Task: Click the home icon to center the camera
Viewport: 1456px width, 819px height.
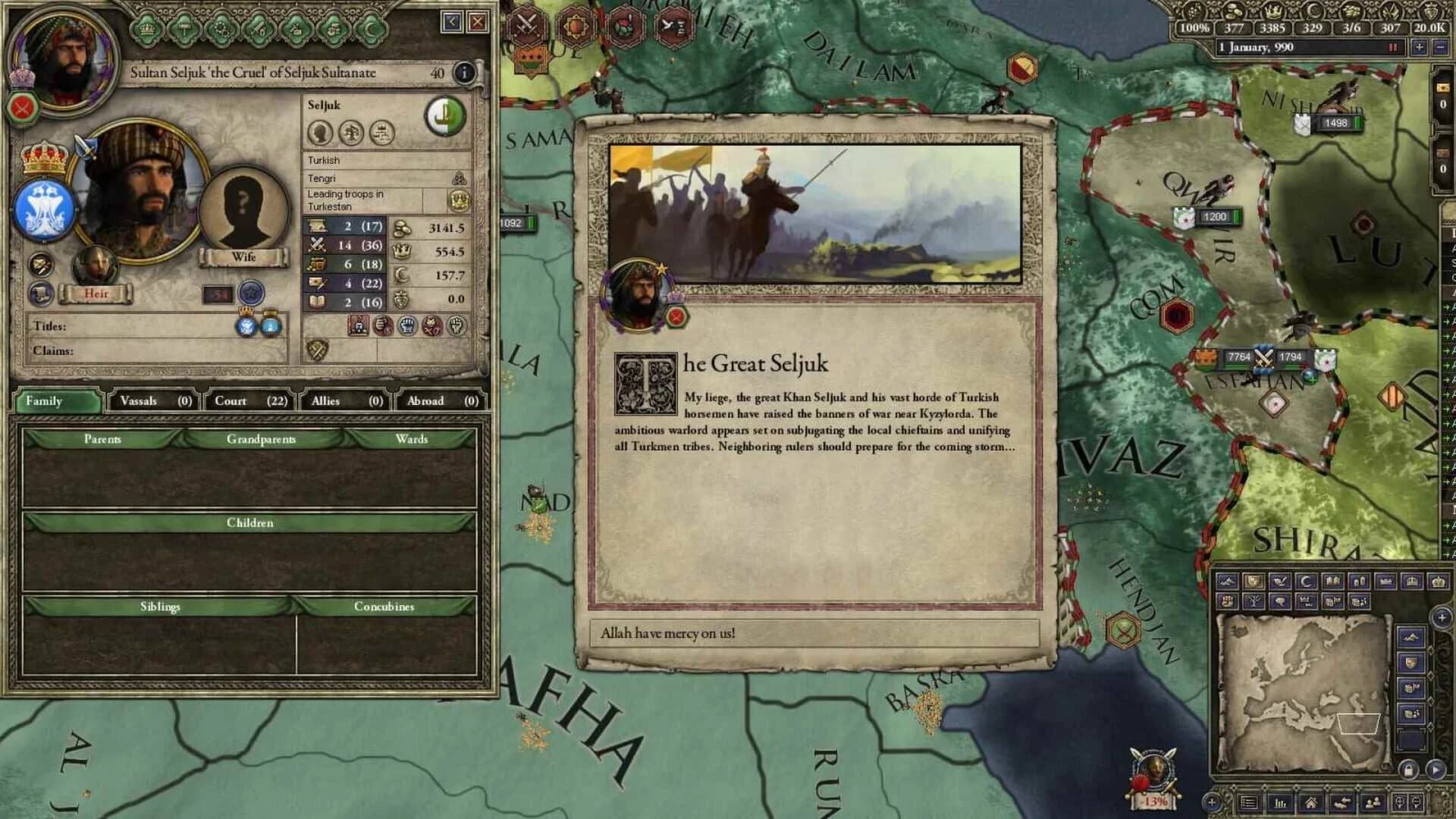Action: 1311,802
